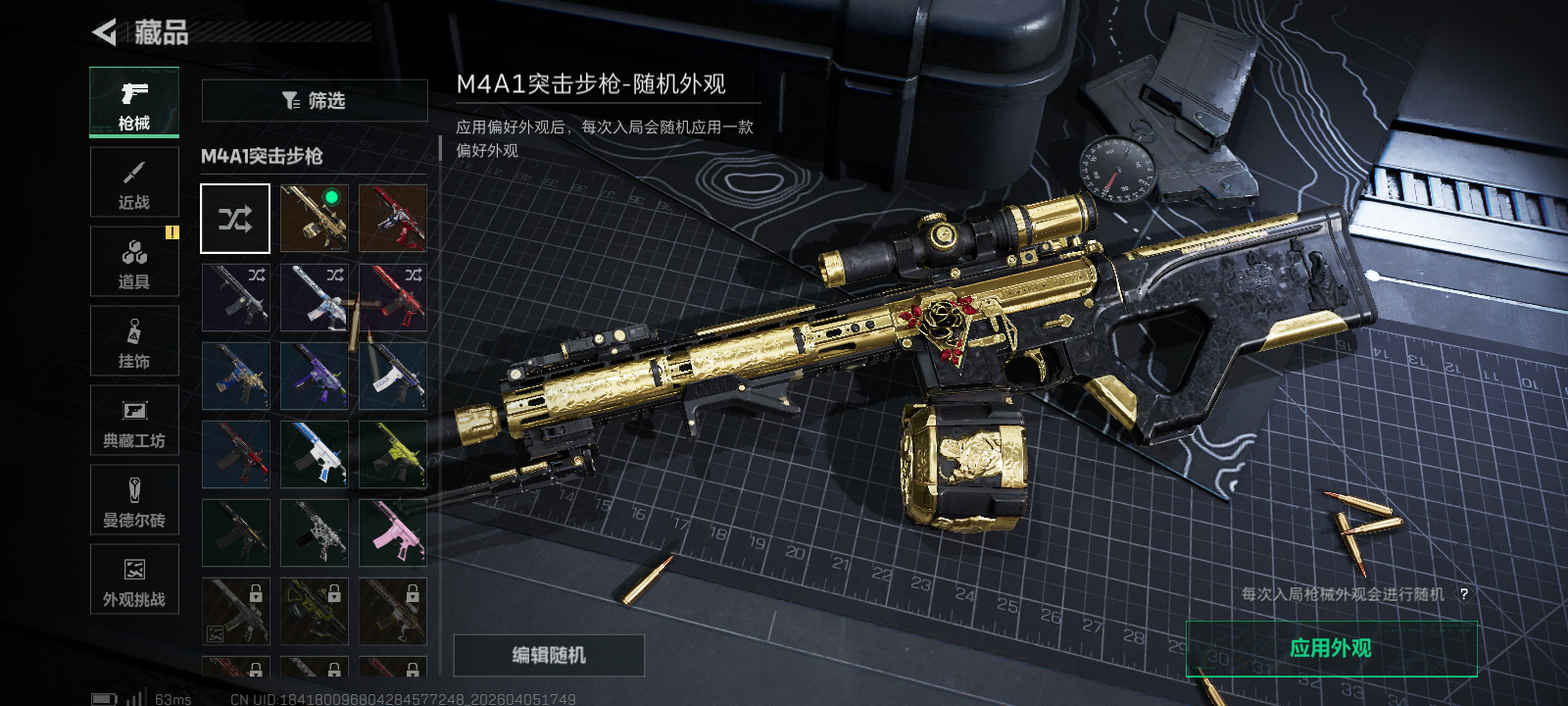Choose the gold M4A1 skin with green dot

pyautogui.click(x=314, y=218)
